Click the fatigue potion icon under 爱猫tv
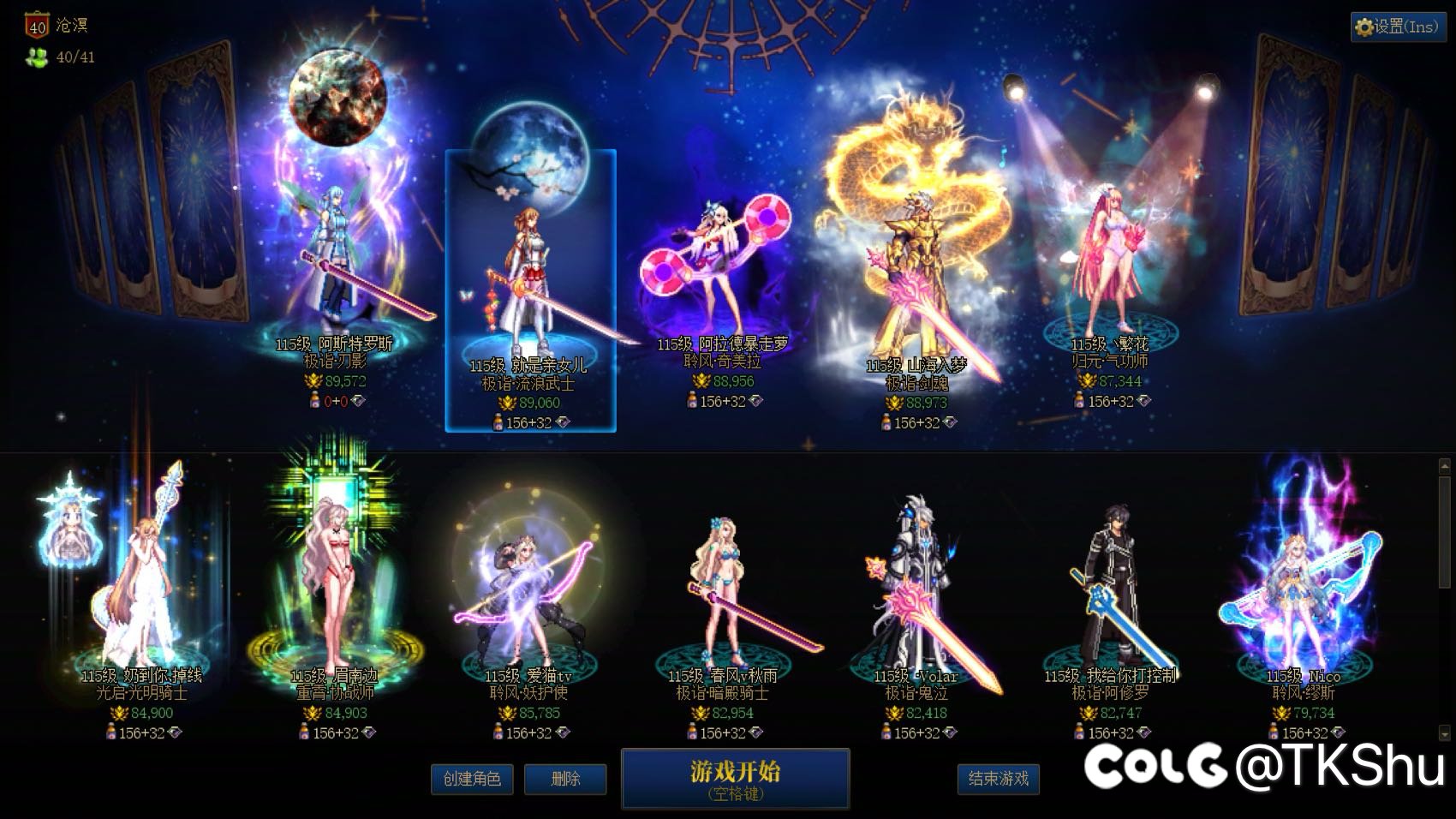The image size is (1456, 819). click(498, 732)
